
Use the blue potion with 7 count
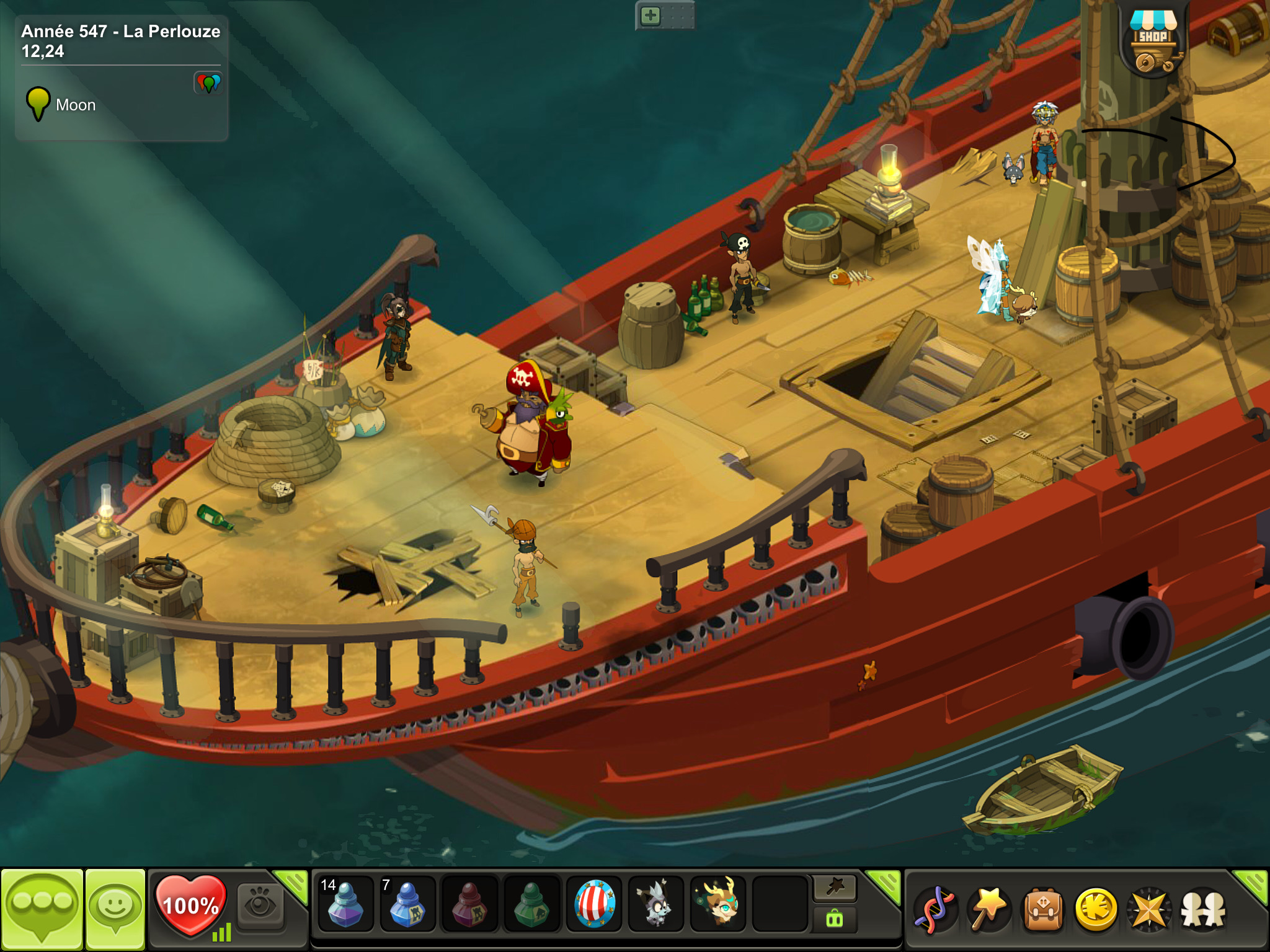407,904
